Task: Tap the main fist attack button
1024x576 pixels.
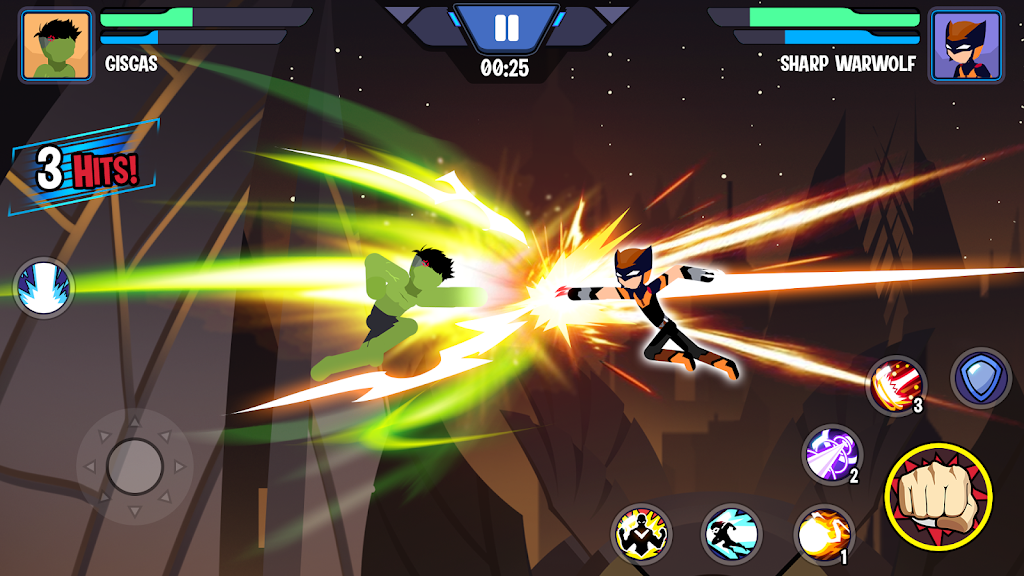Action: pos(938,496)
